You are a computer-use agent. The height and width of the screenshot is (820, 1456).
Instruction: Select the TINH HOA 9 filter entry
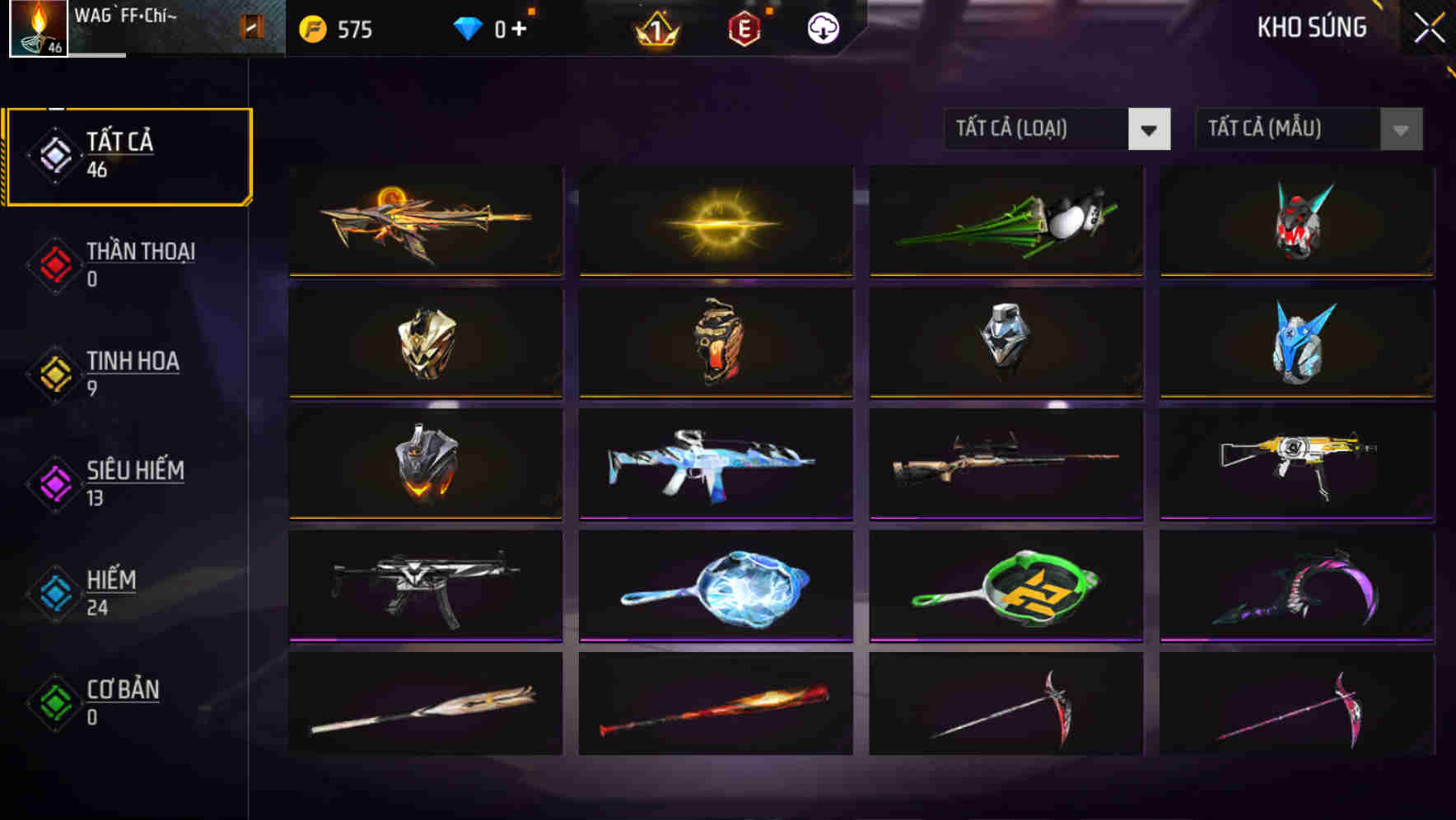pos(132,372)
